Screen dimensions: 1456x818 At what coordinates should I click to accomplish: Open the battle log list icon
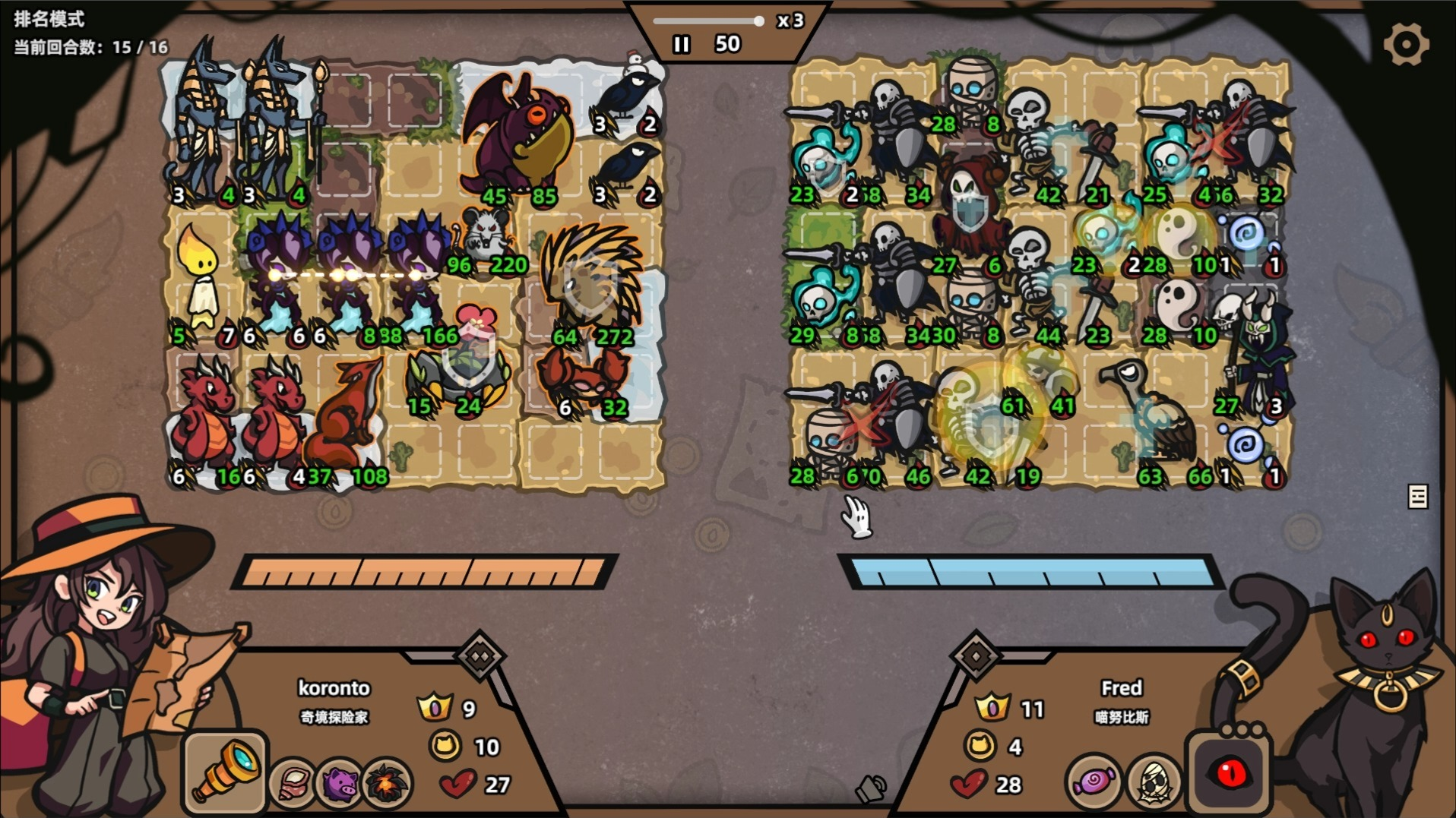1417,497
